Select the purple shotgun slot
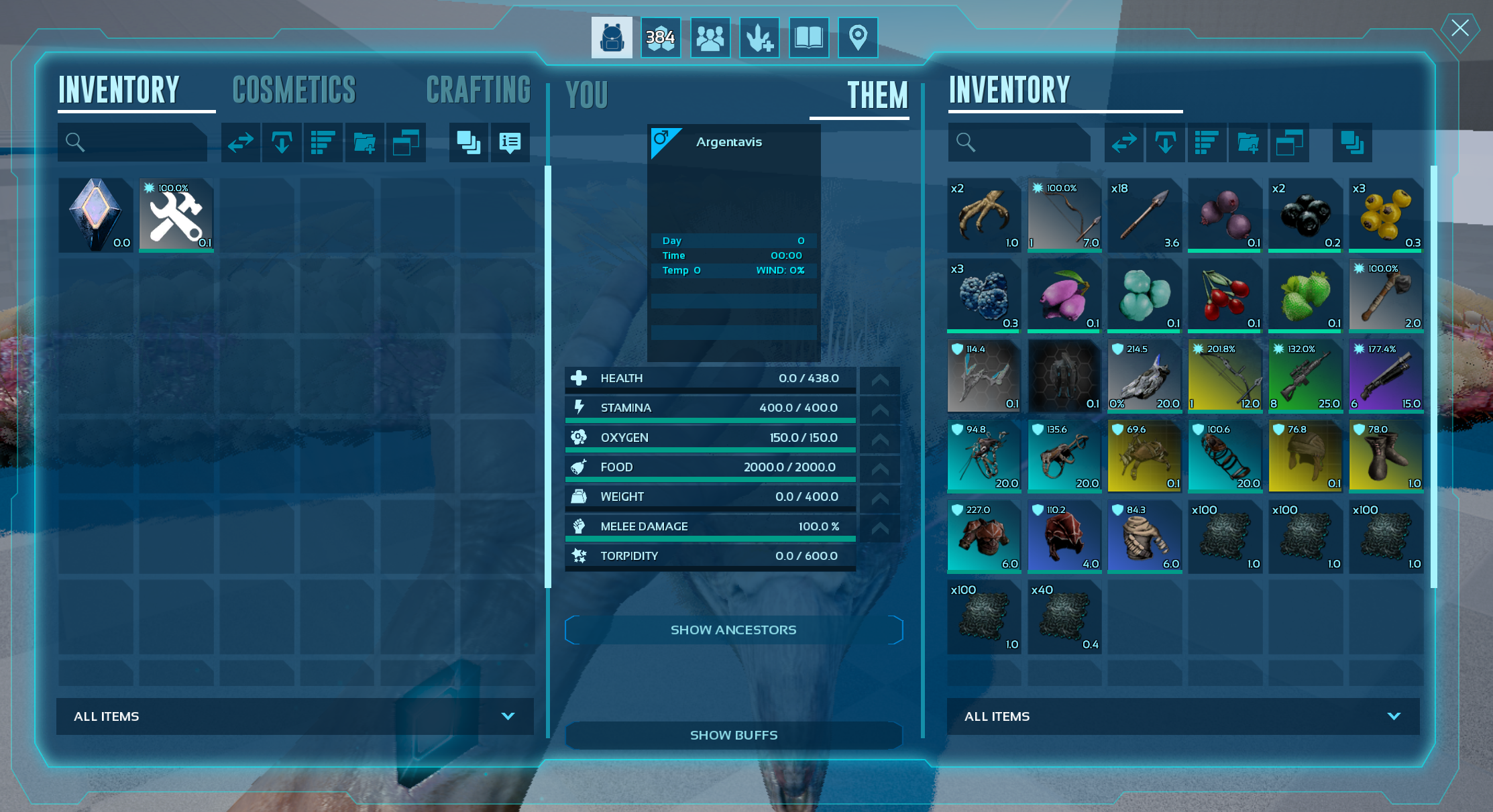 [1386, 376]
